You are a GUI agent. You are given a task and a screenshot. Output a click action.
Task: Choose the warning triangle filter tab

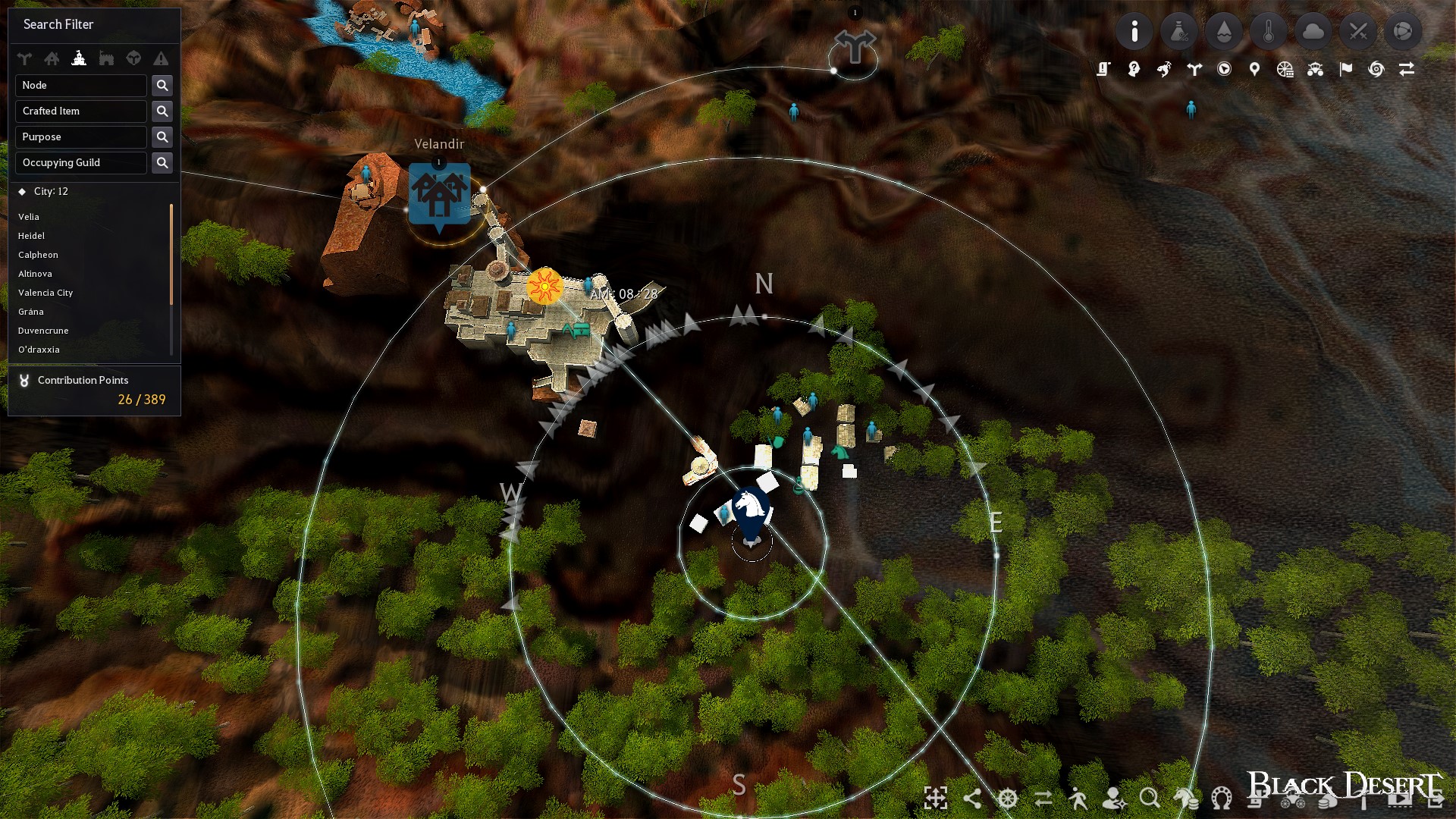[x=161, y=58]
